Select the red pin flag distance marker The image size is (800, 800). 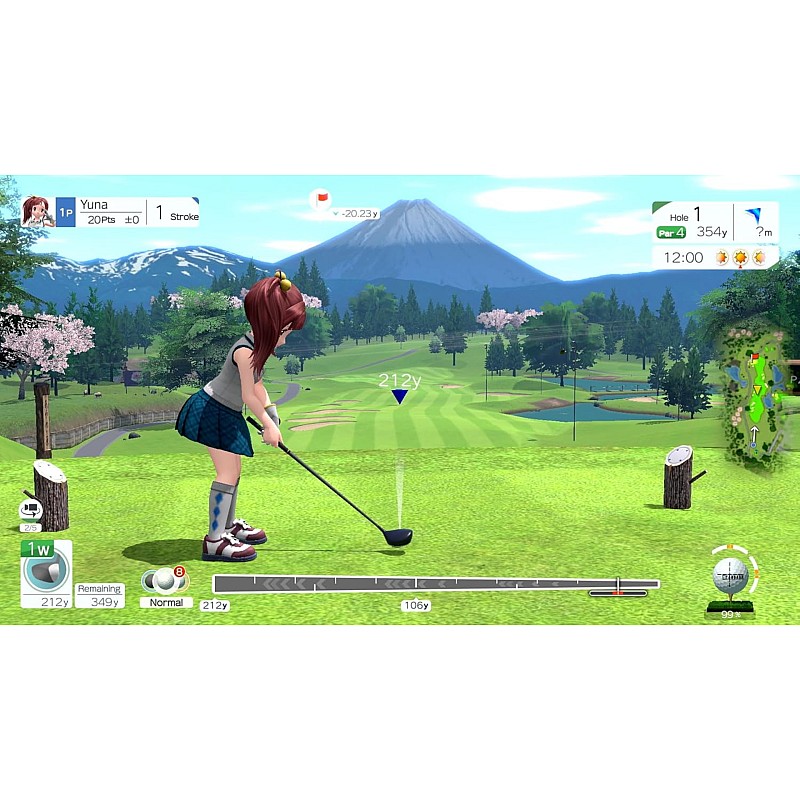click(321, 200)
